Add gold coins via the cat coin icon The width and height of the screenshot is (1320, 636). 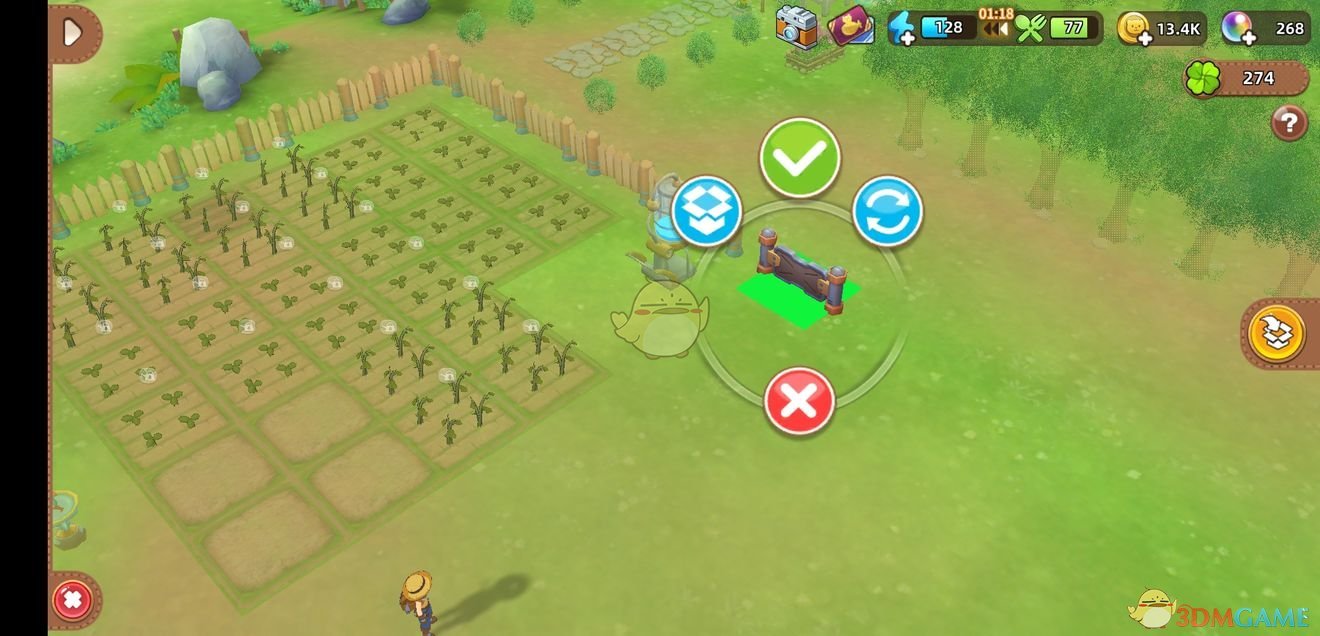pos(1134,28)
